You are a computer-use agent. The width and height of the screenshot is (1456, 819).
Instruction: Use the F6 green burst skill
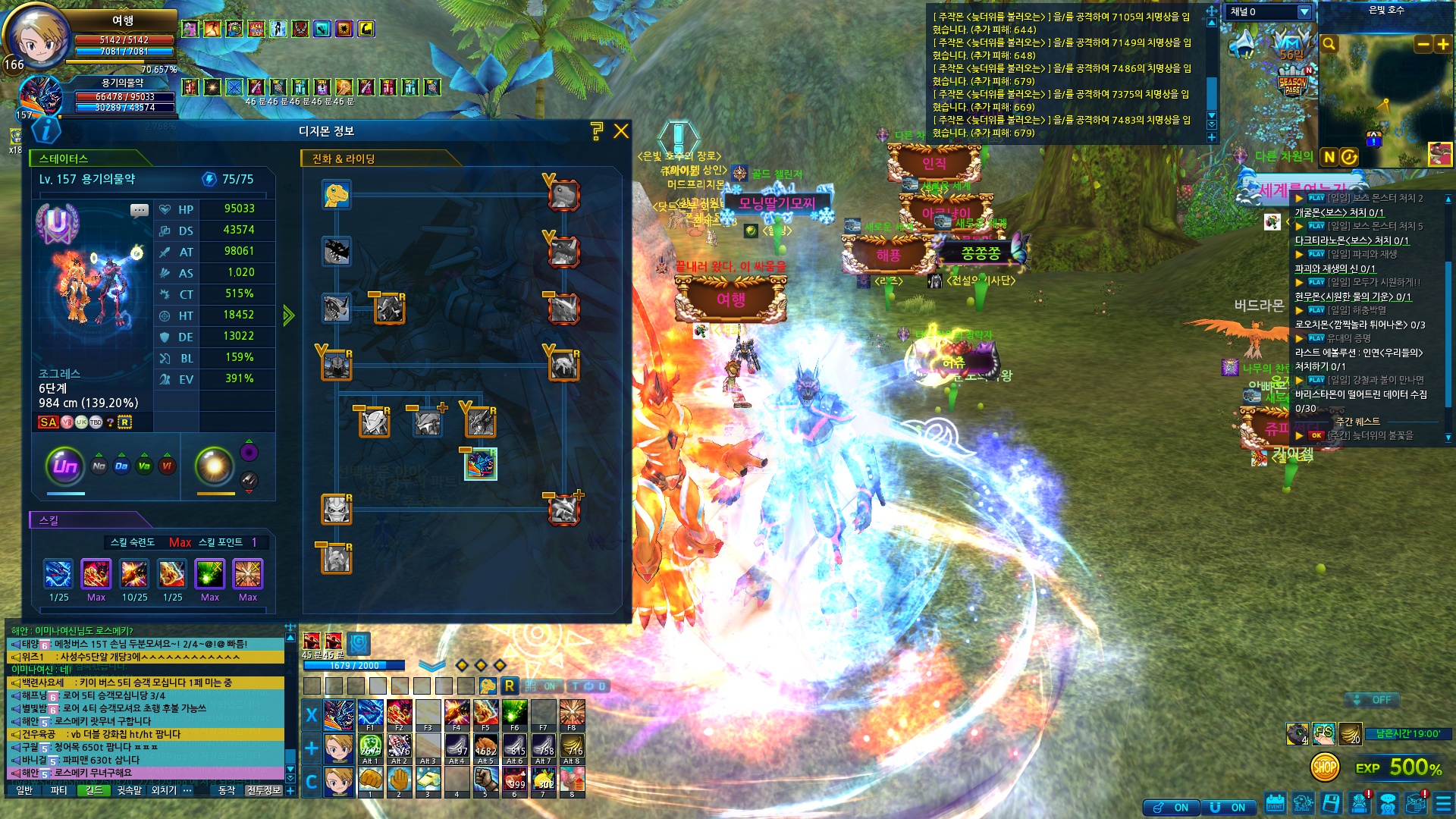(x=514, y=714)
